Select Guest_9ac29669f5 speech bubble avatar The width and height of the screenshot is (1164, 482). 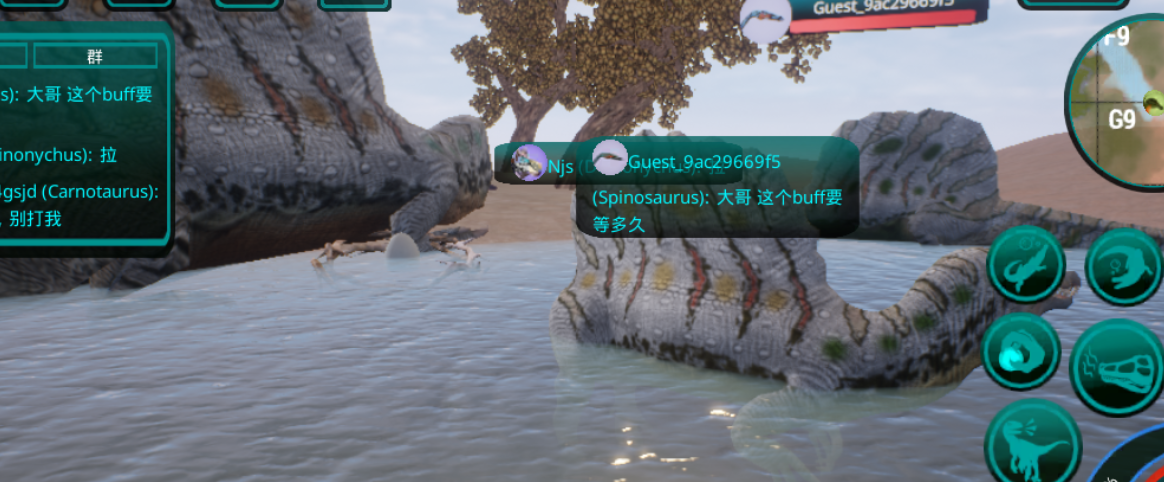[609, 158]
